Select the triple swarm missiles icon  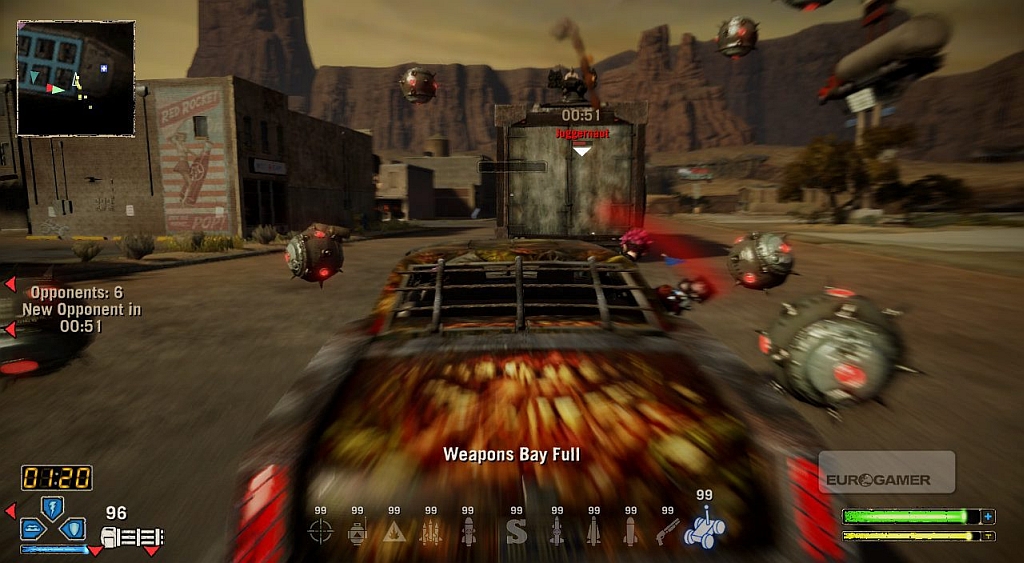431,532
